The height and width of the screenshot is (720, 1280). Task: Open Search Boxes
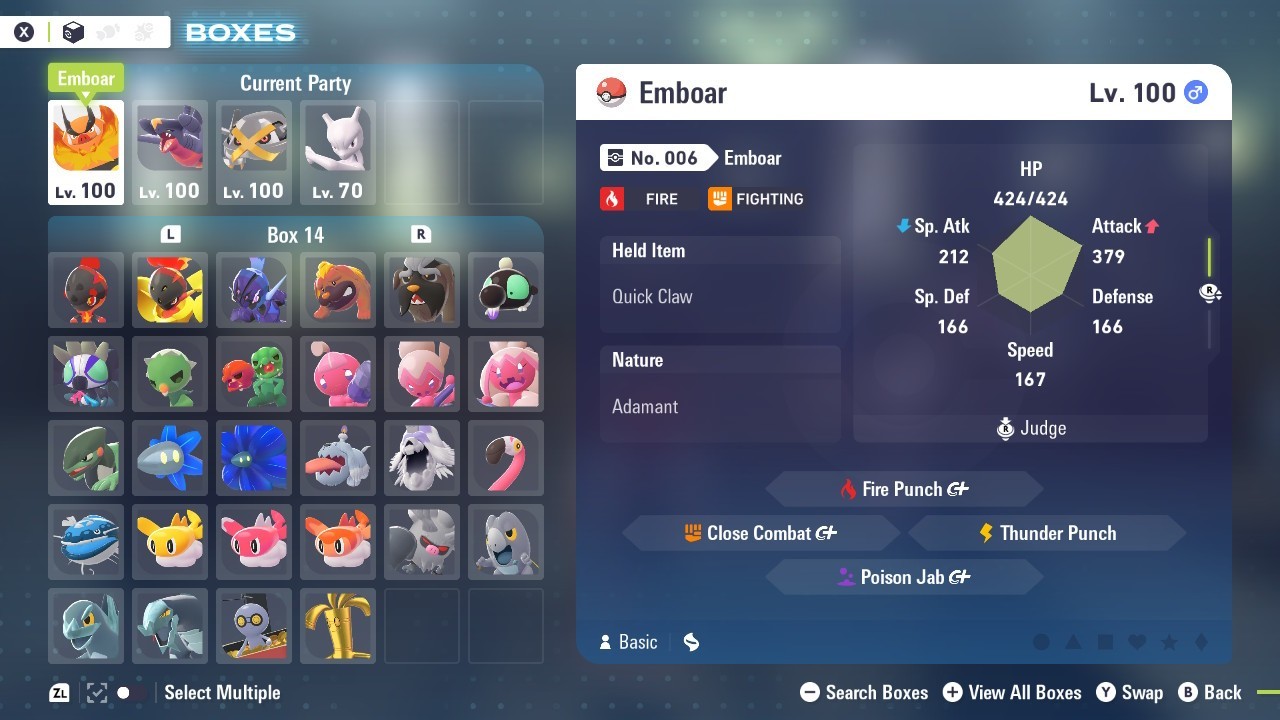(865, 692)
